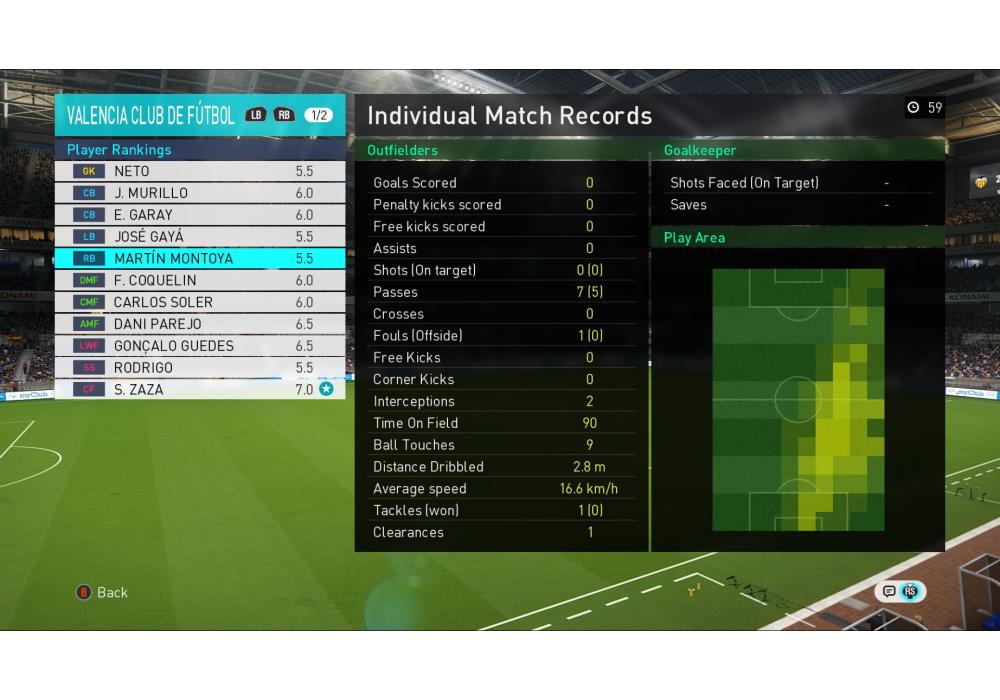Pick Carlos Soler from the list
This screenshot has height=700, width=1000.
200,302
